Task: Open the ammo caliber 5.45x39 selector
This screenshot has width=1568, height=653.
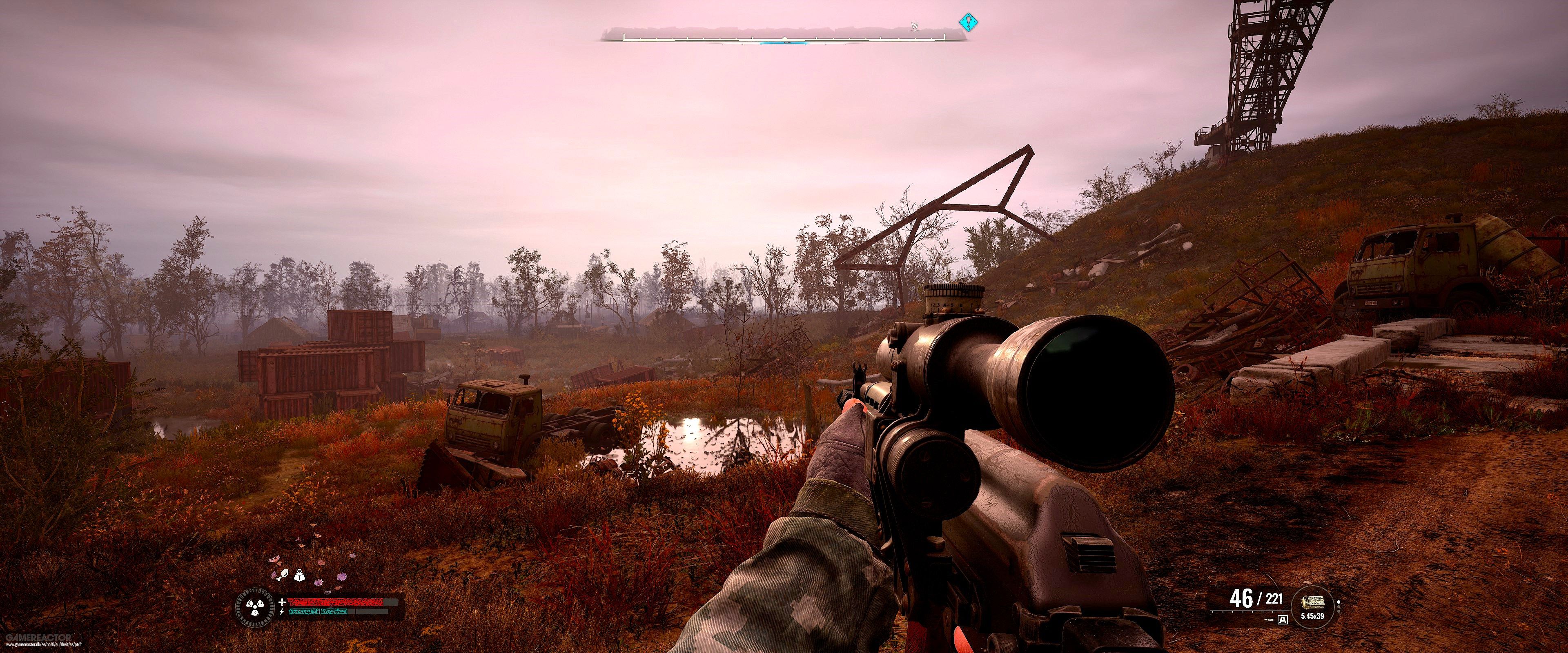Action: (1313, 616)
